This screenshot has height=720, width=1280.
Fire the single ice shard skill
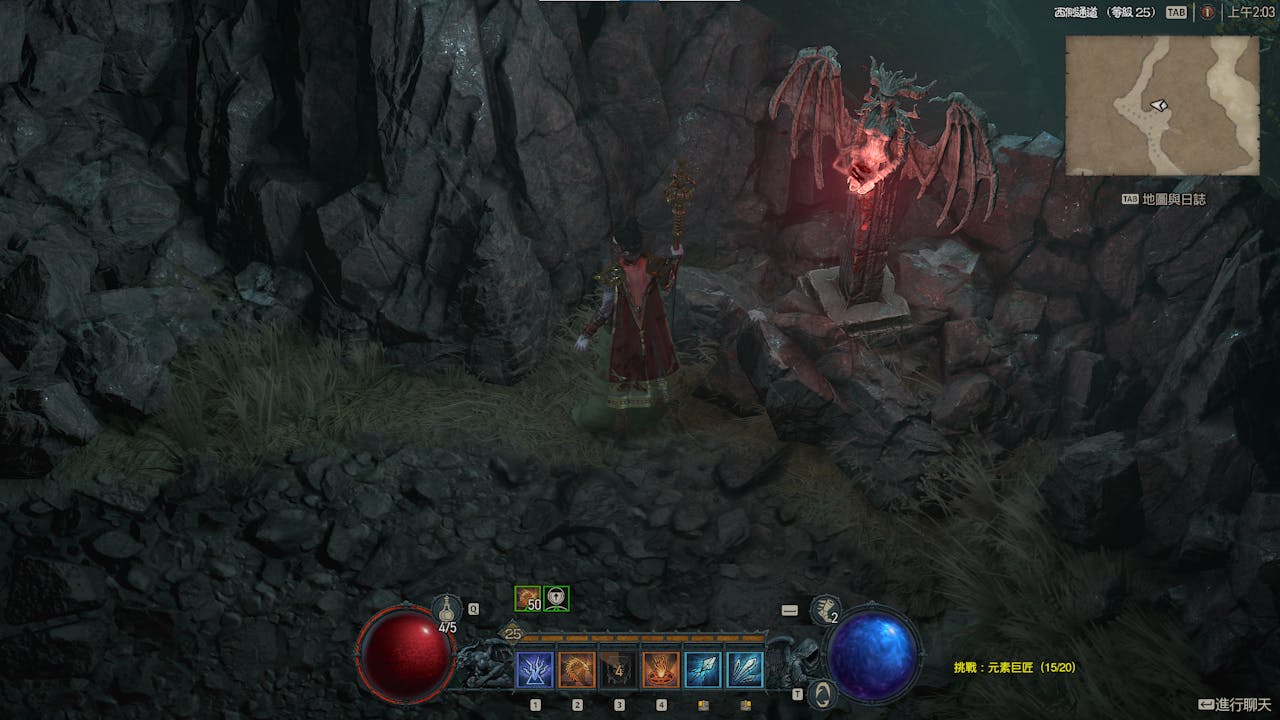703,669
